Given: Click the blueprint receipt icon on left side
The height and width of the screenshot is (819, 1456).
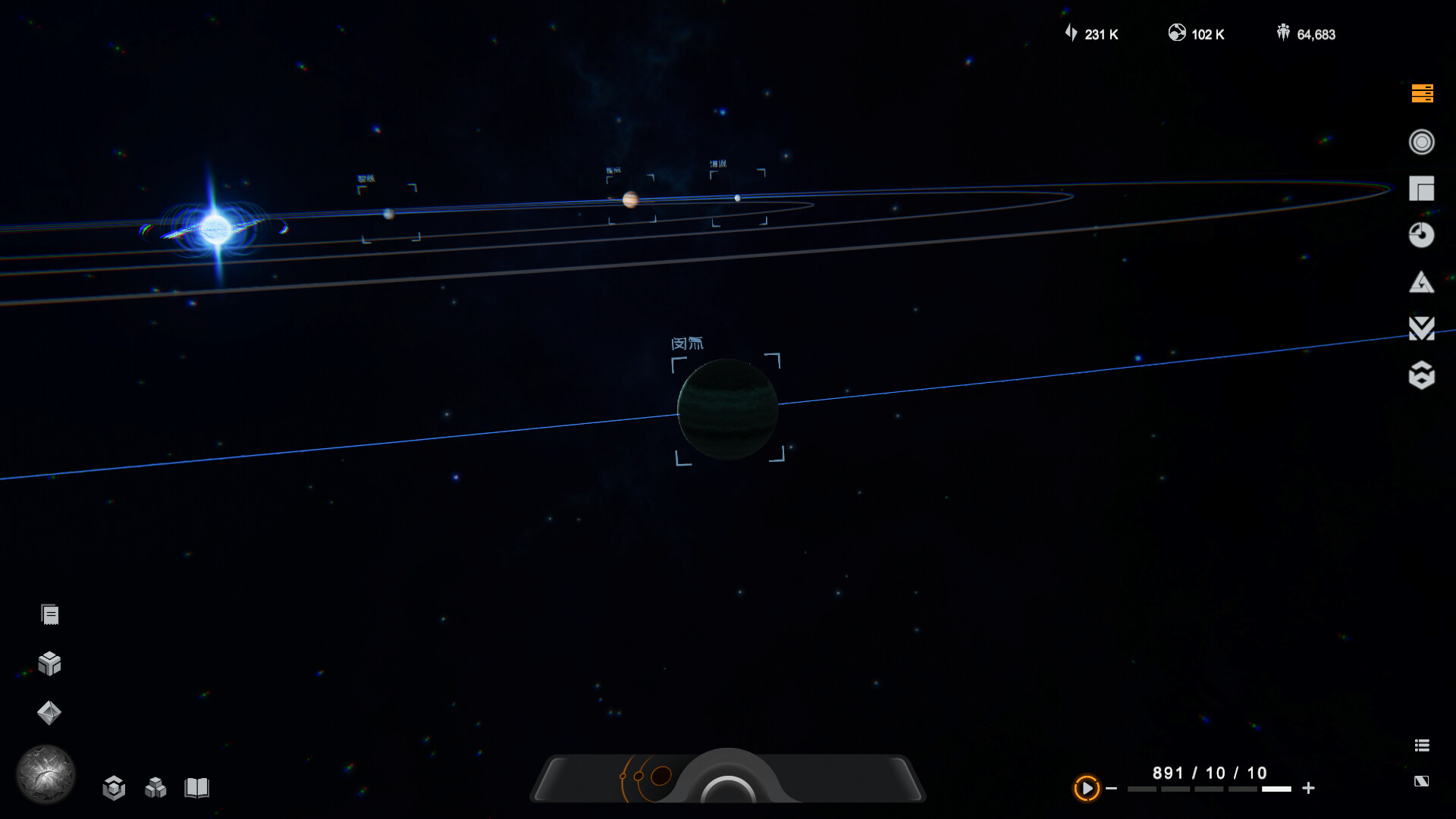Looking at the screenshot, I should (x=49, y=614).
